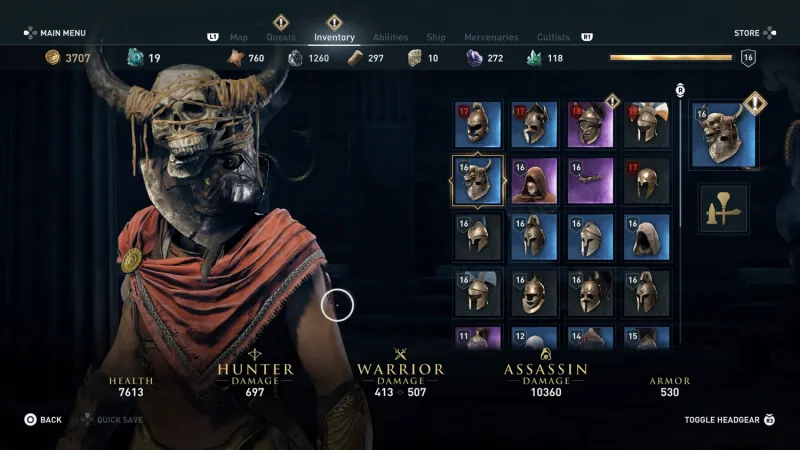Pick the level 19 plumed helmet
This screenshot has width=800, height=450.
point(646,123)
